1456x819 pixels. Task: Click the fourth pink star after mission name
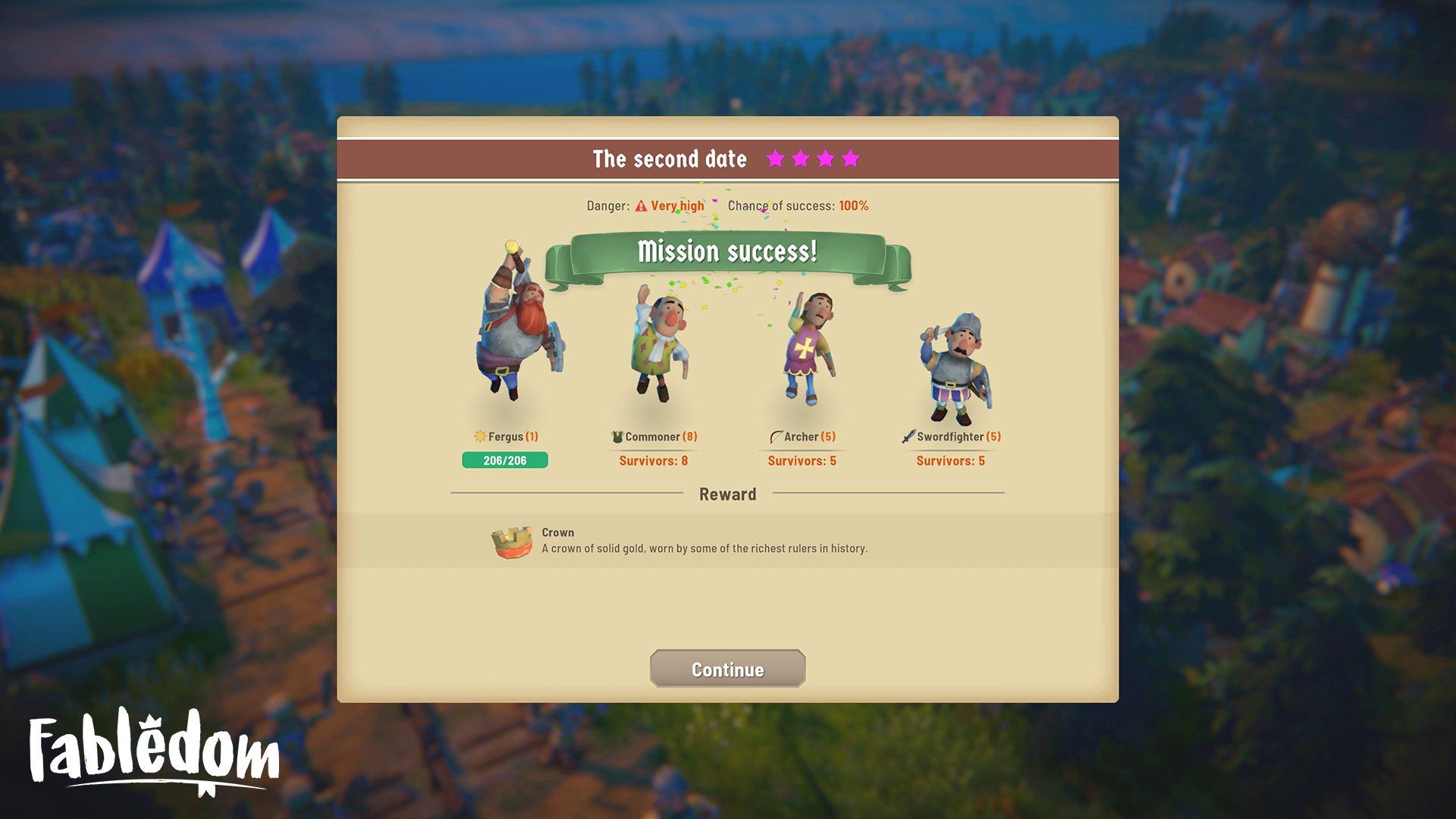[852, 159]
